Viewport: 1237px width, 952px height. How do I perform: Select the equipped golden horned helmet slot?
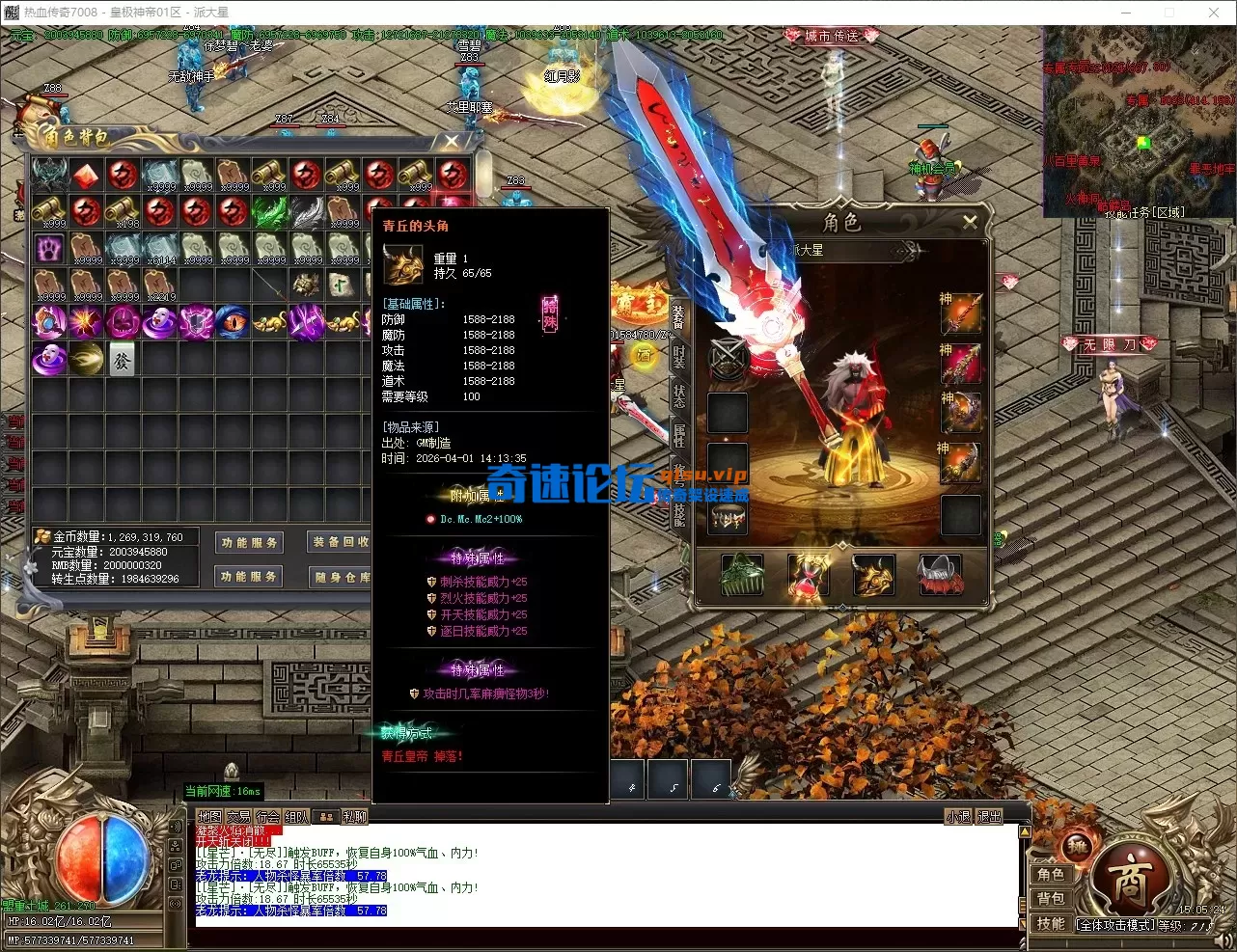pyautogui.click(x=872, y=575)
